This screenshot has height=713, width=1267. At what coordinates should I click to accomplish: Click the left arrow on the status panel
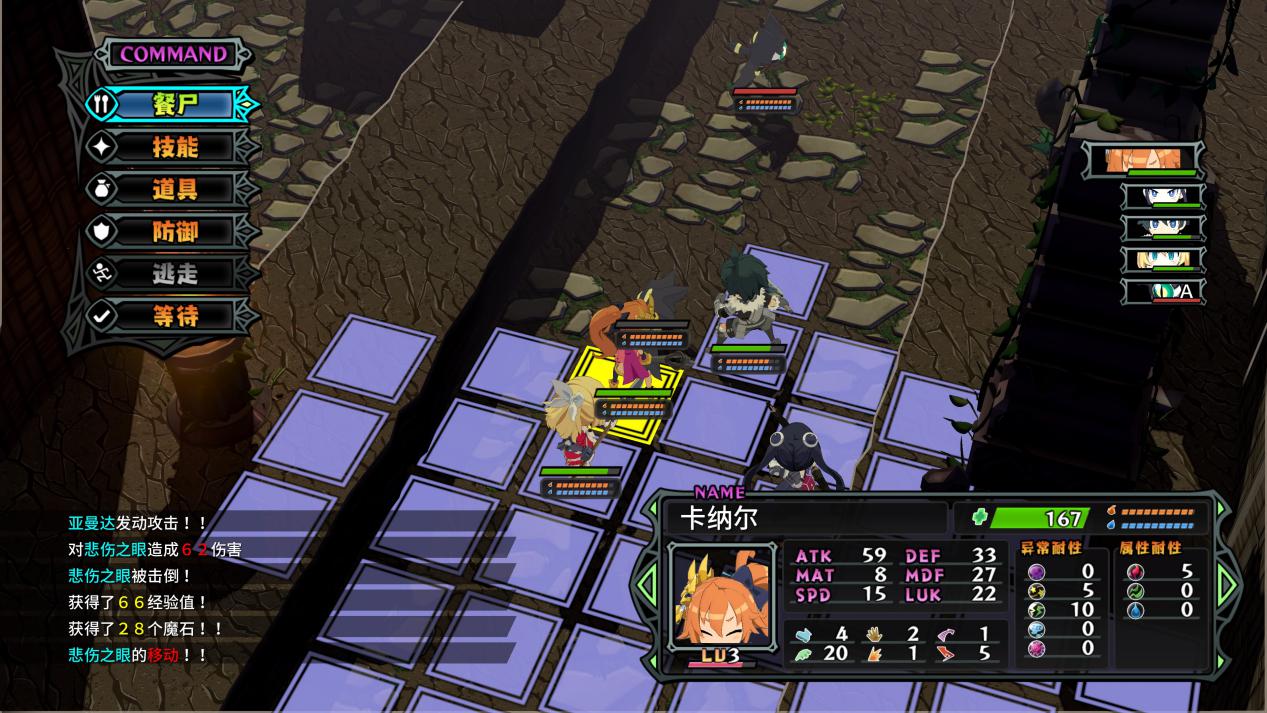pyautogui.click(x=648, y=582)
